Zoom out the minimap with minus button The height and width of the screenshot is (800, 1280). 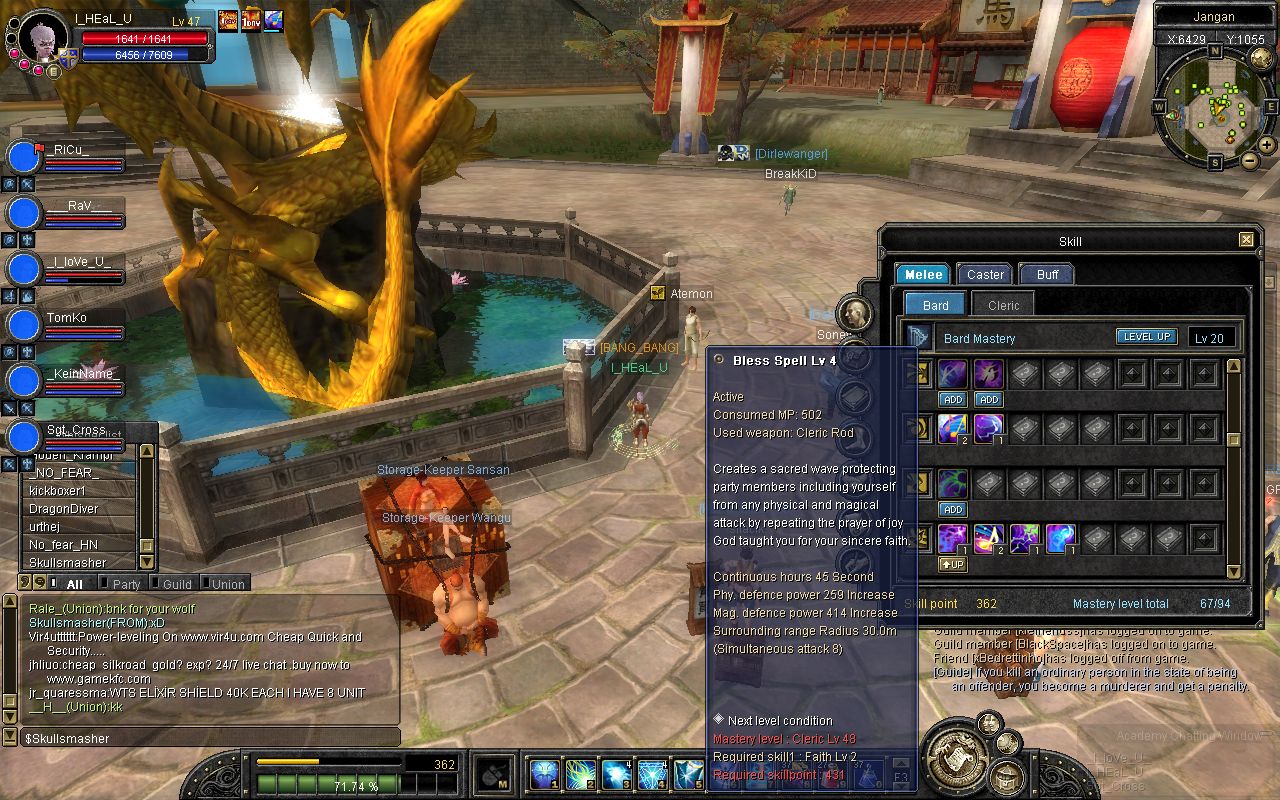(x=1250, y=160)
